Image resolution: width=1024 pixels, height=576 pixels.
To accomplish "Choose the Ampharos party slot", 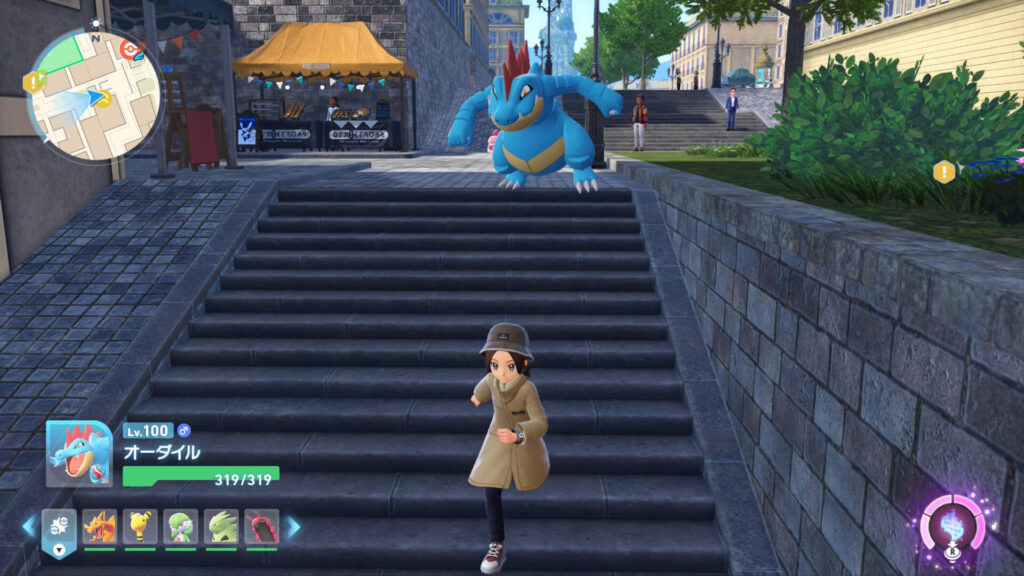I will pos(140,526).
